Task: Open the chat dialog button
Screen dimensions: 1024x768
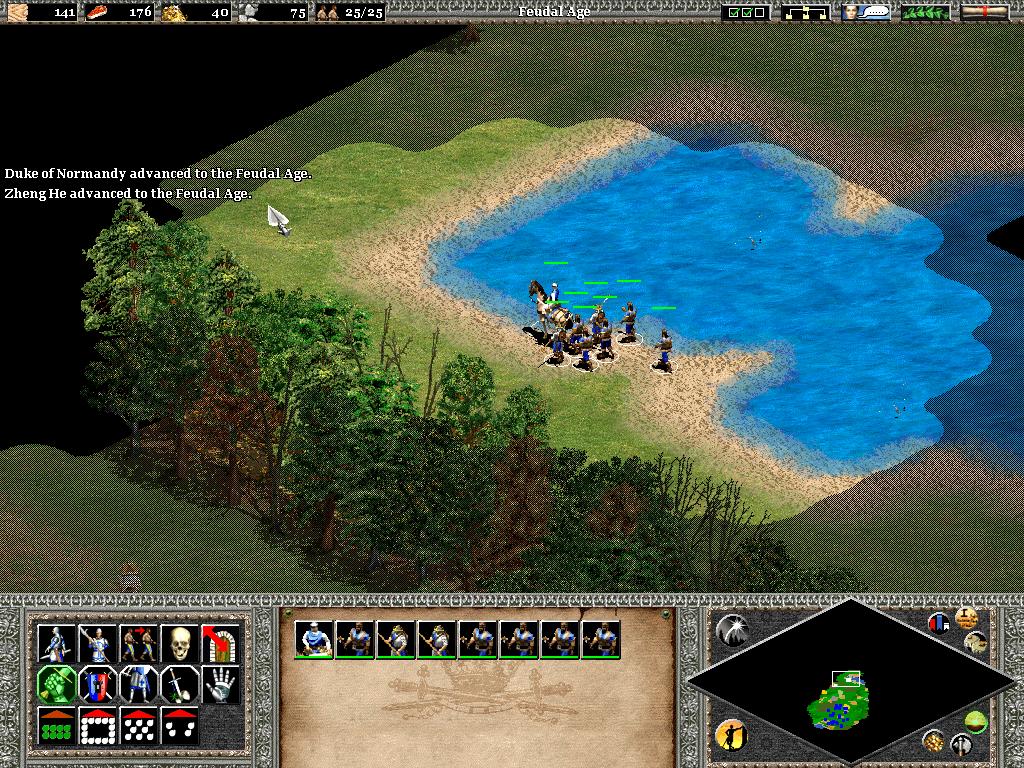Action: (x=866, y=13)
